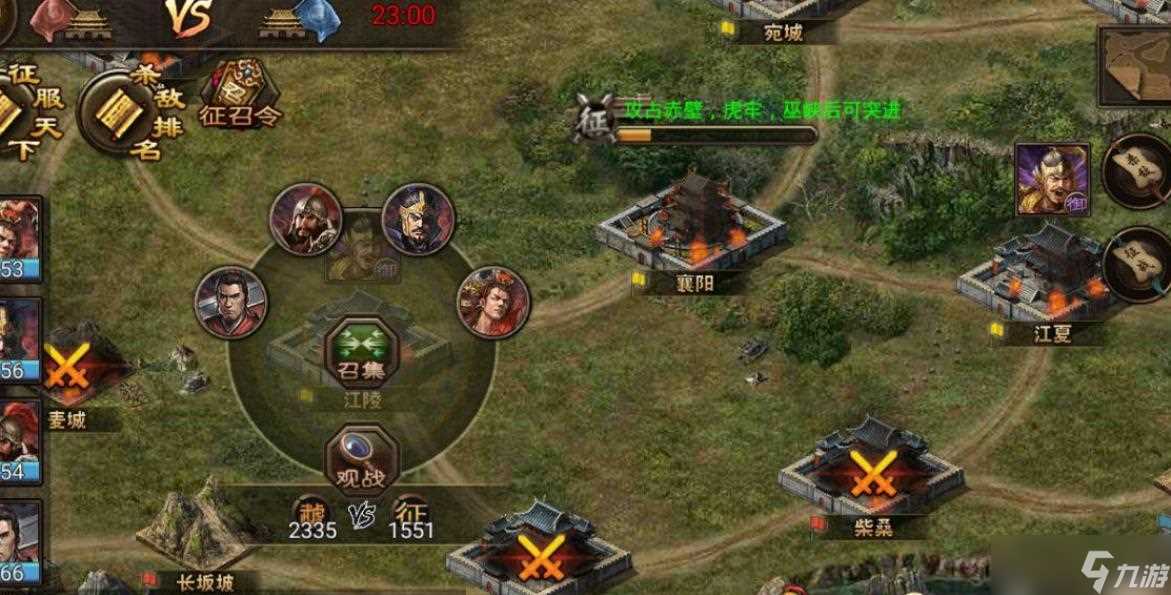The height and width of the screenshot is (595, 1171).
Task: Select the hero card showing 56
Action: click(19, 340)
